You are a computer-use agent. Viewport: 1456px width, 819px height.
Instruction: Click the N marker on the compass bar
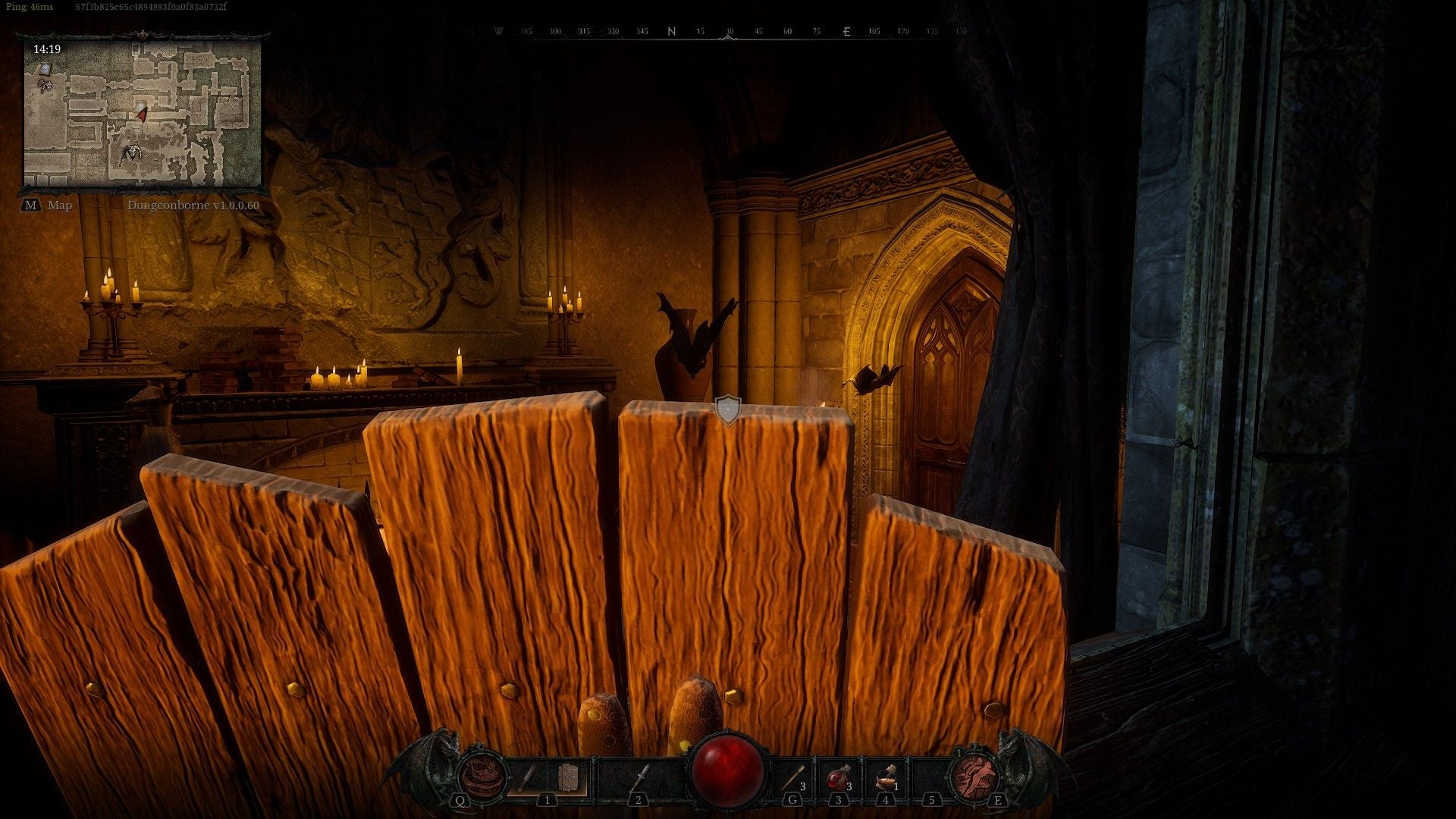pos(670,32)
